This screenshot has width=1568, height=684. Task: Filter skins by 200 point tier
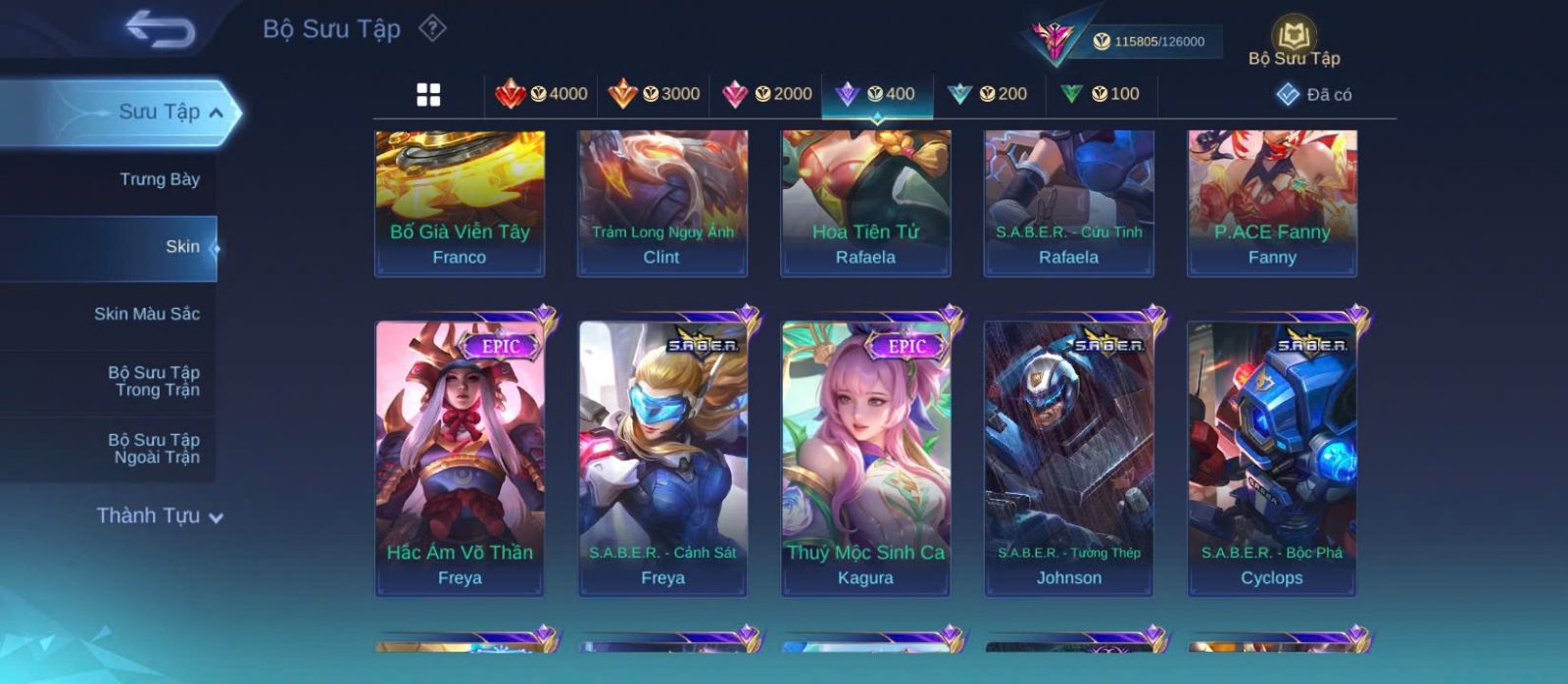(x=988, y=94)
